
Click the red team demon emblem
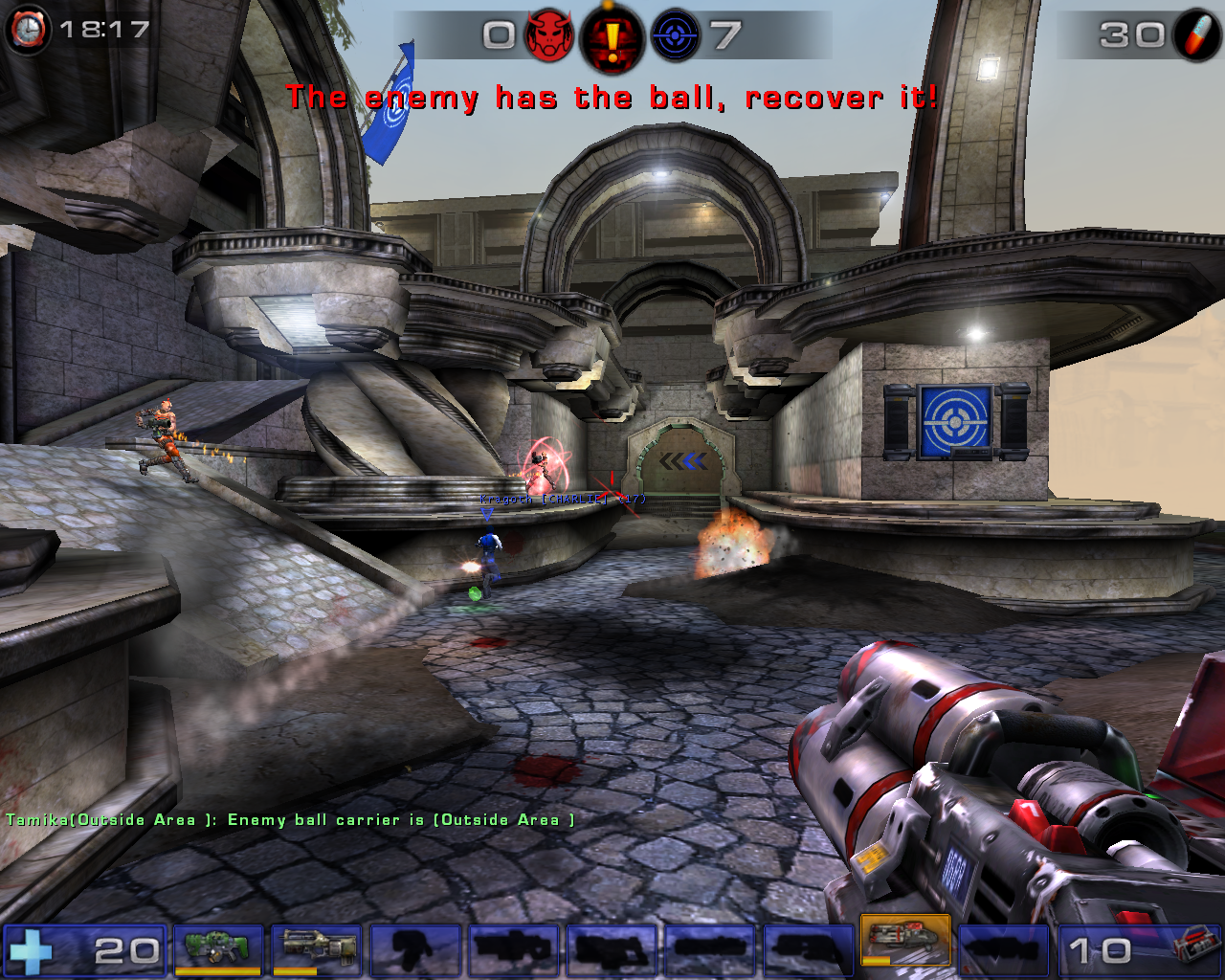549,35
